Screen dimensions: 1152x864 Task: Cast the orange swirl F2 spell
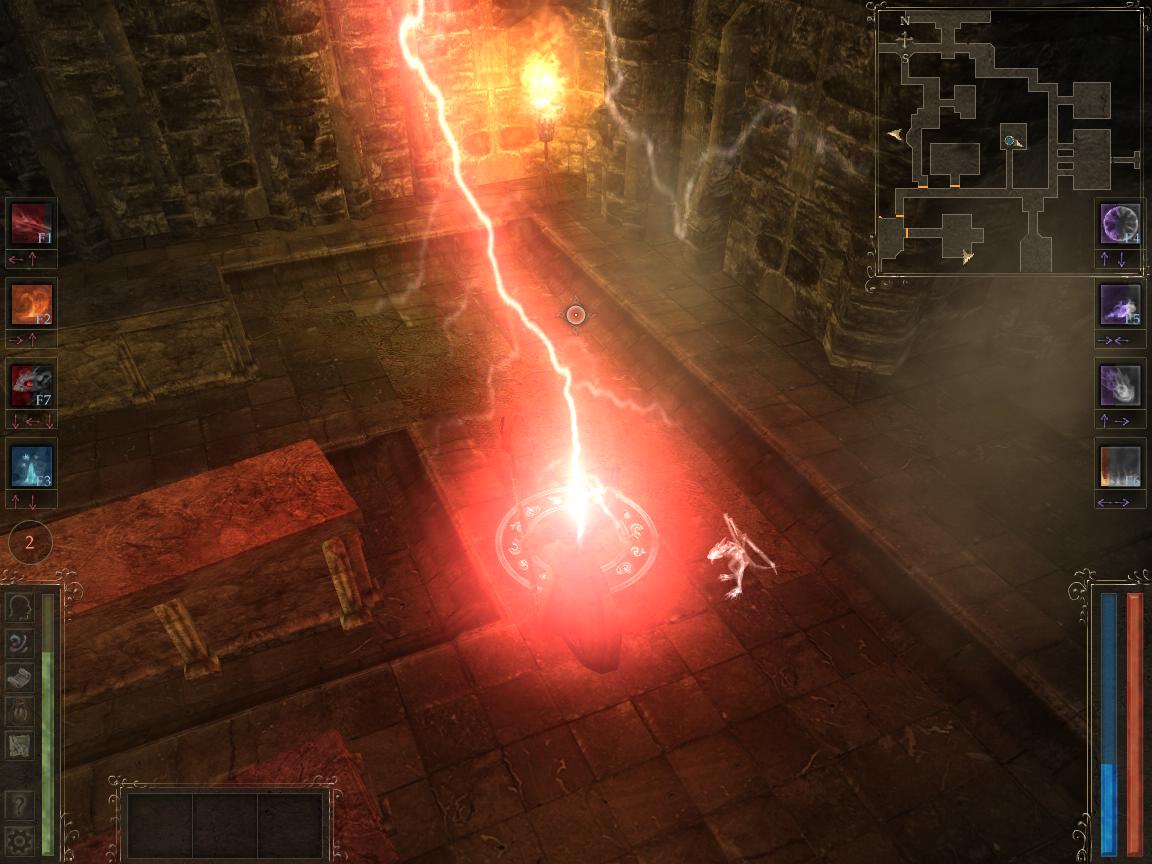point(31,303)
